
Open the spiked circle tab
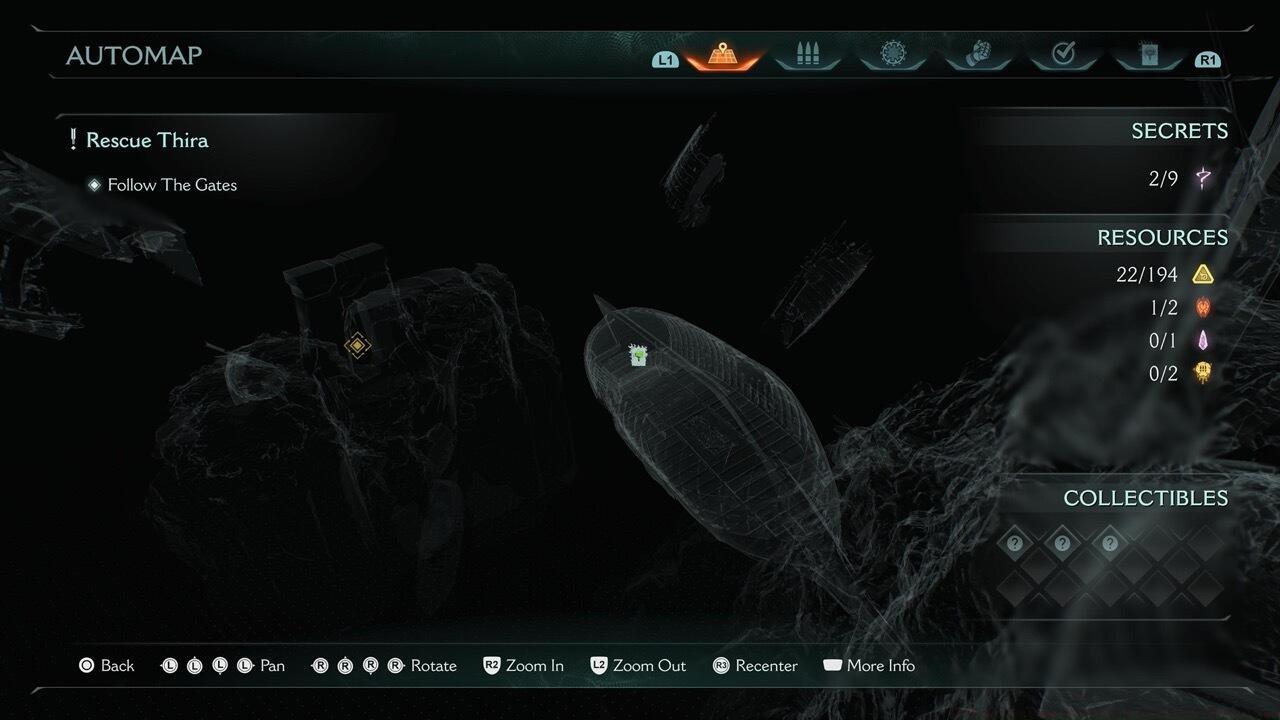tap(892, 55)
